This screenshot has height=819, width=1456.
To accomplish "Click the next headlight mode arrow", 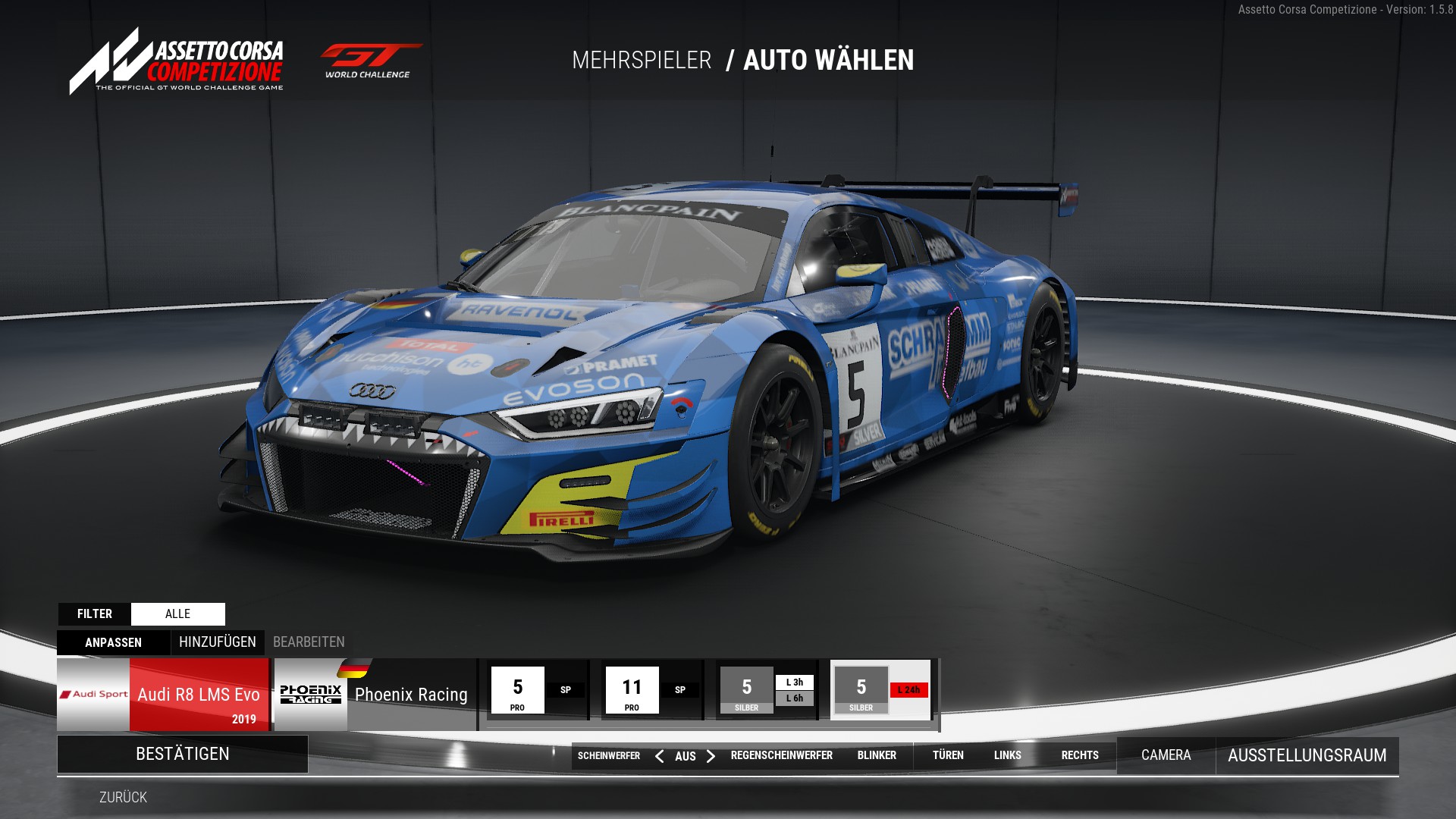I will 711,756.
